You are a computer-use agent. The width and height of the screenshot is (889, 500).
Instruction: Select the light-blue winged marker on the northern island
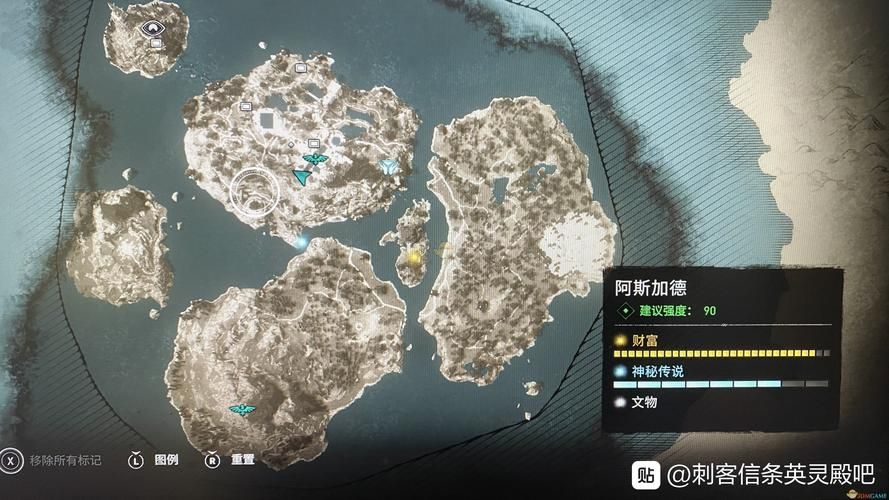point(389,166)
